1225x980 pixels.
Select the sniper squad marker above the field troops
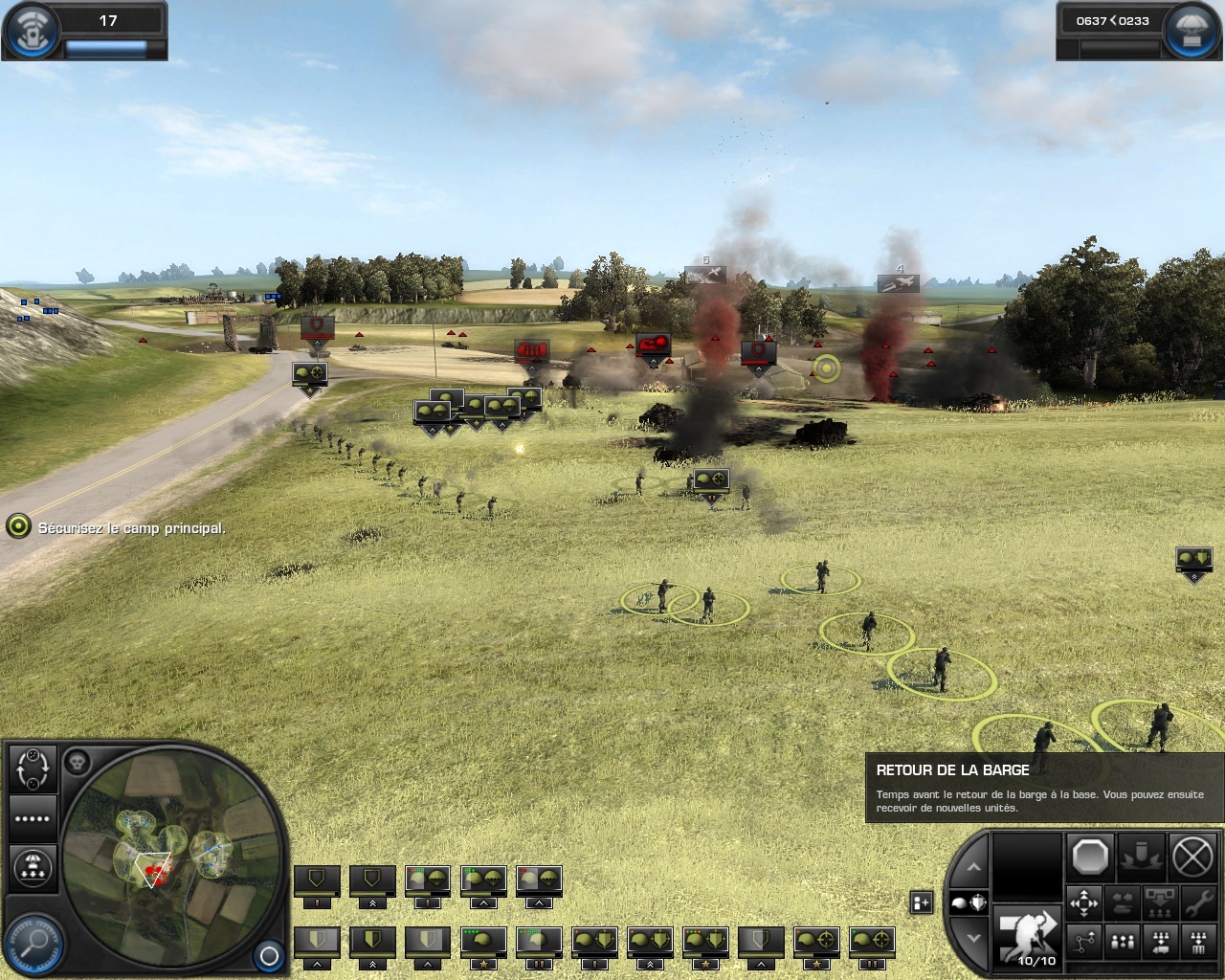click(x=711, y=481)
